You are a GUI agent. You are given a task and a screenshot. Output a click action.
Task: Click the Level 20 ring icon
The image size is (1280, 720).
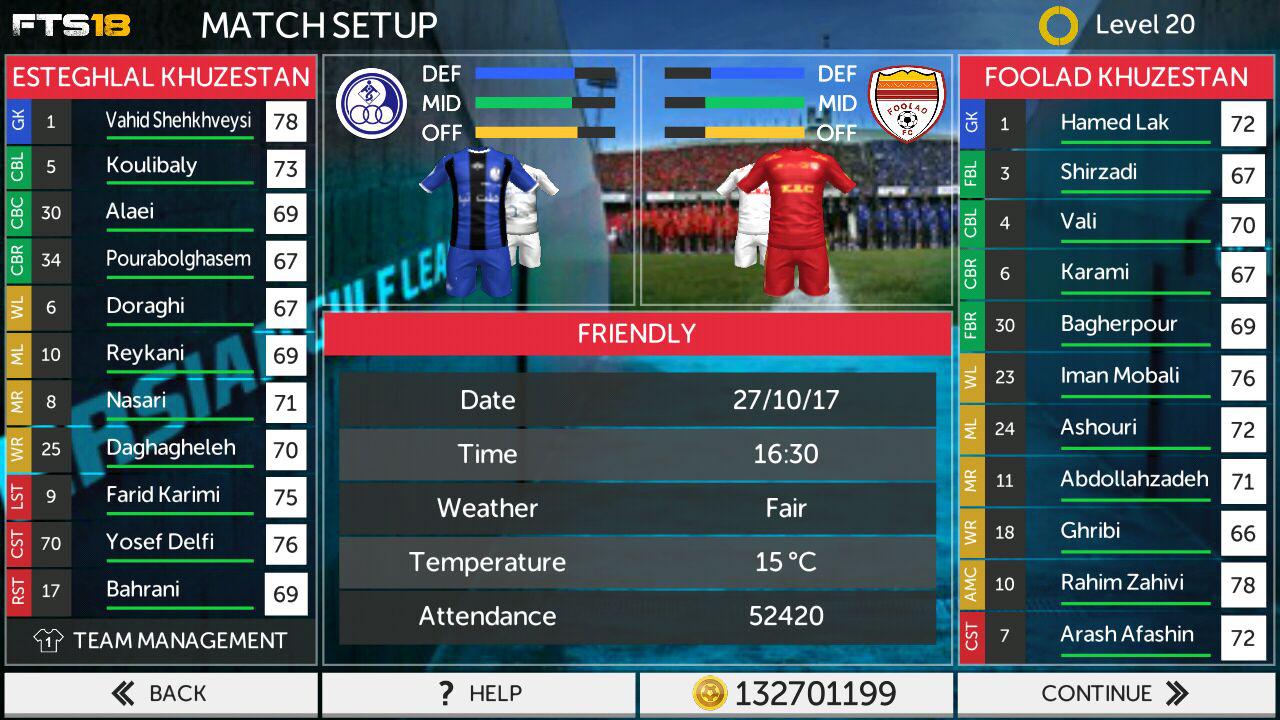pos(1058,26)
